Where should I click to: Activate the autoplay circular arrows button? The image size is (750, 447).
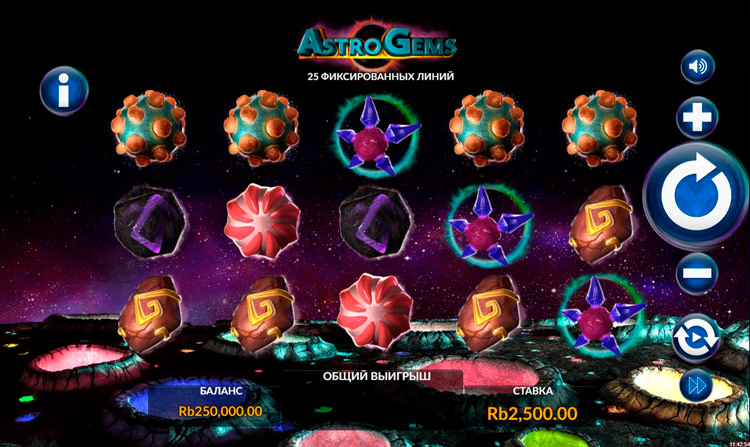697,337
